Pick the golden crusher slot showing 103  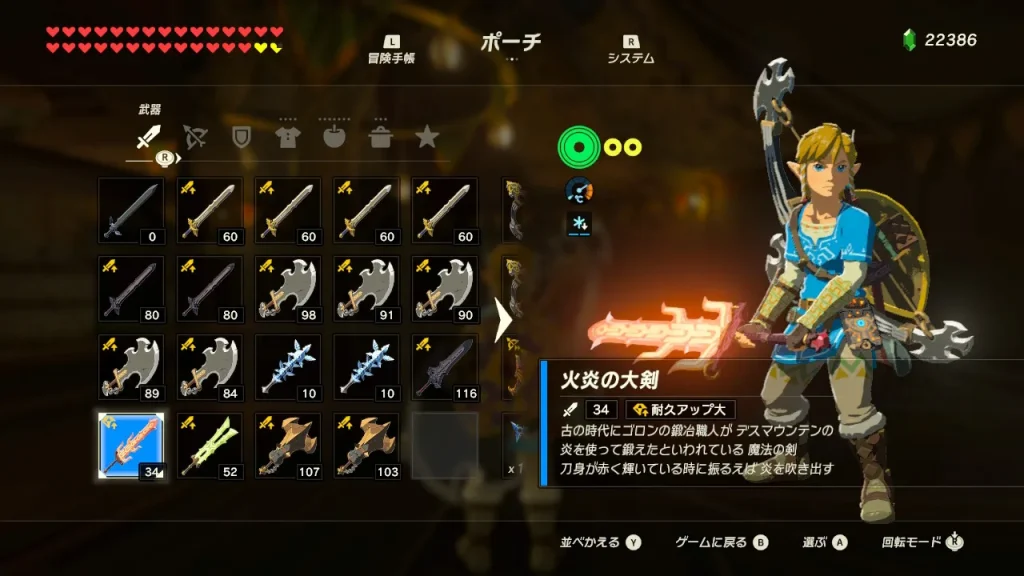click(365, 445)
